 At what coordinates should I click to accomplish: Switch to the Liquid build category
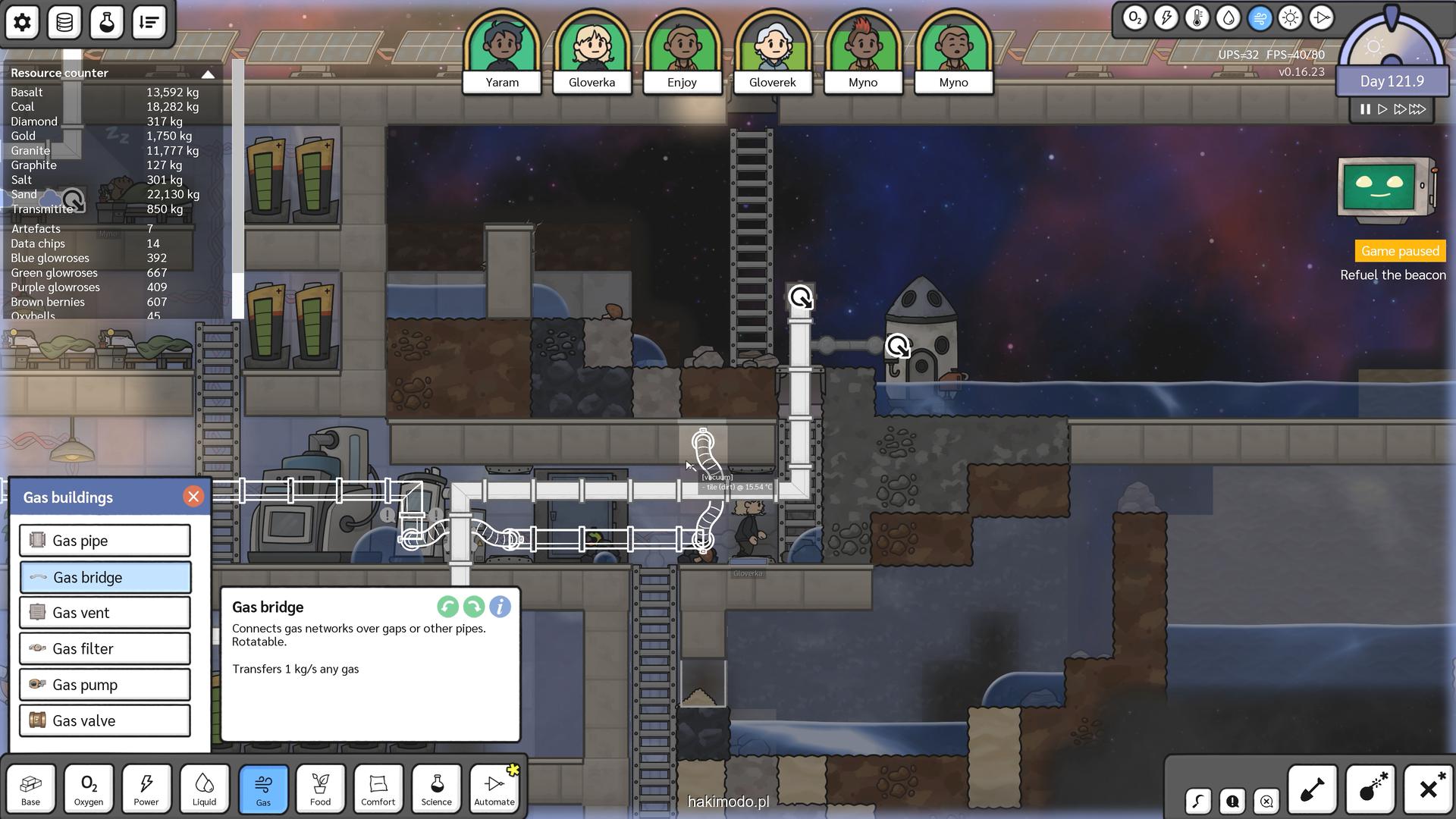tap(205, 789)
